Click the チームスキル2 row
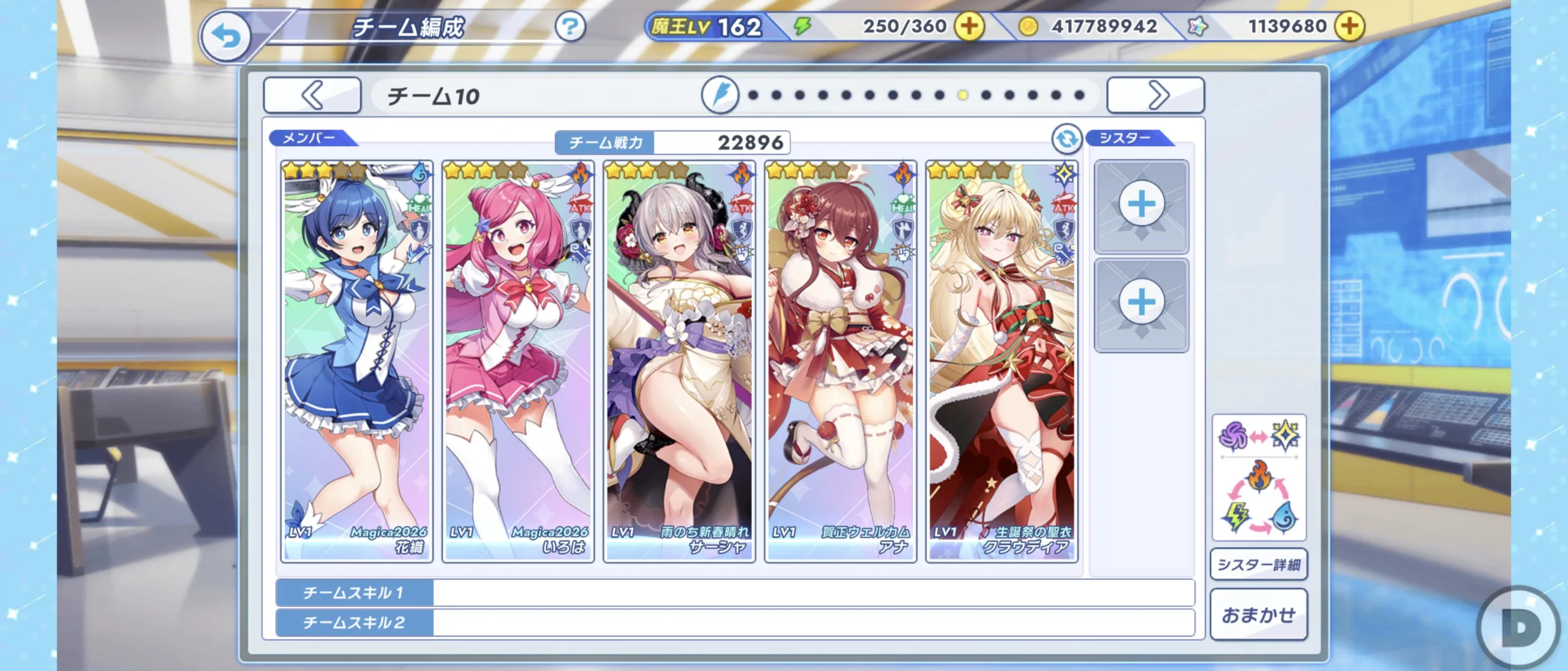Screen dimensions: 1568x671 coord(735,623)
